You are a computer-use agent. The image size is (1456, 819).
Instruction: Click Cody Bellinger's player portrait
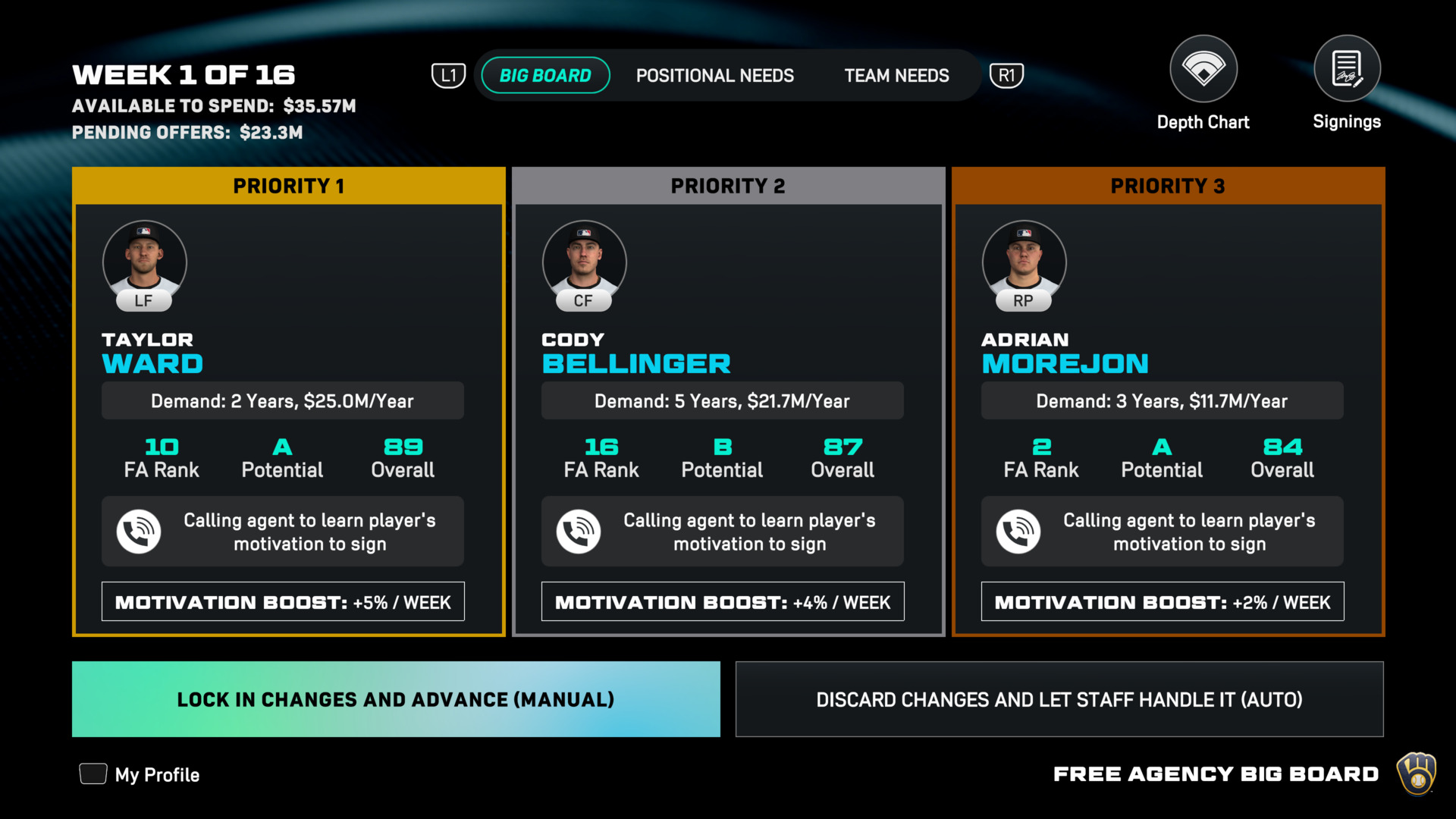pyautogui.click(x=584, y=262)
